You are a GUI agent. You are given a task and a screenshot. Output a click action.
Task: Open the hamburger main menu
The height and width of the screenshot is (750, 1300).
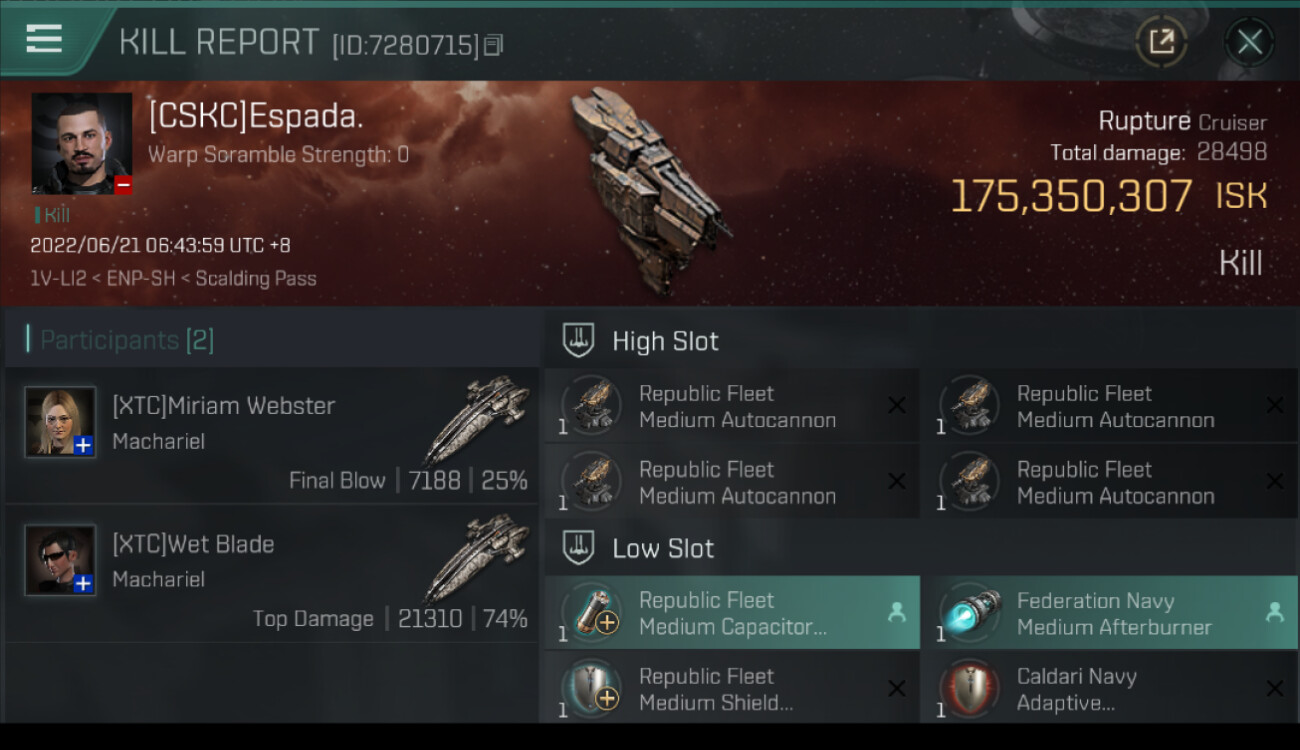coord(44,39)
